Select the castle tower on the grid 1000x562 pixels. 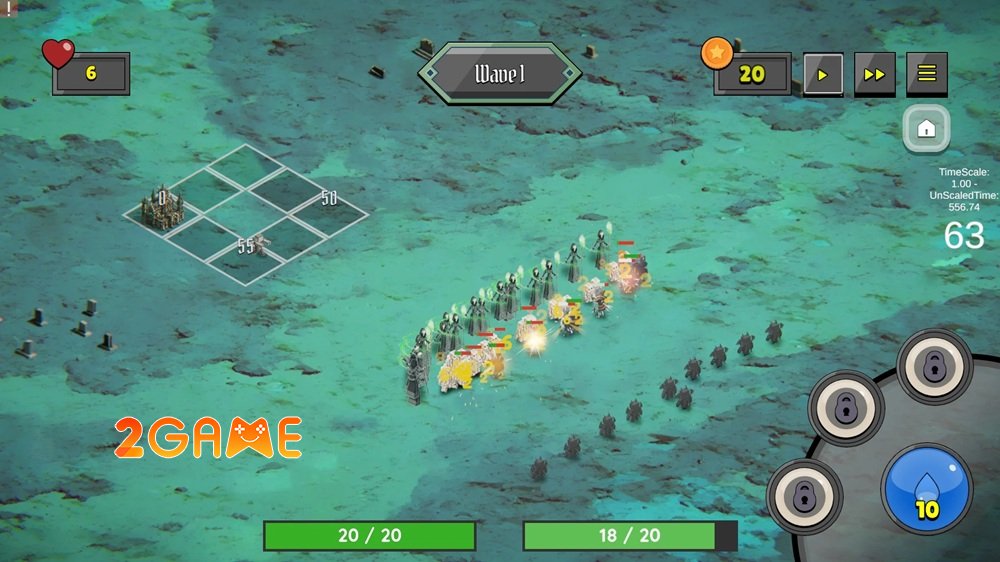[163, 208]
